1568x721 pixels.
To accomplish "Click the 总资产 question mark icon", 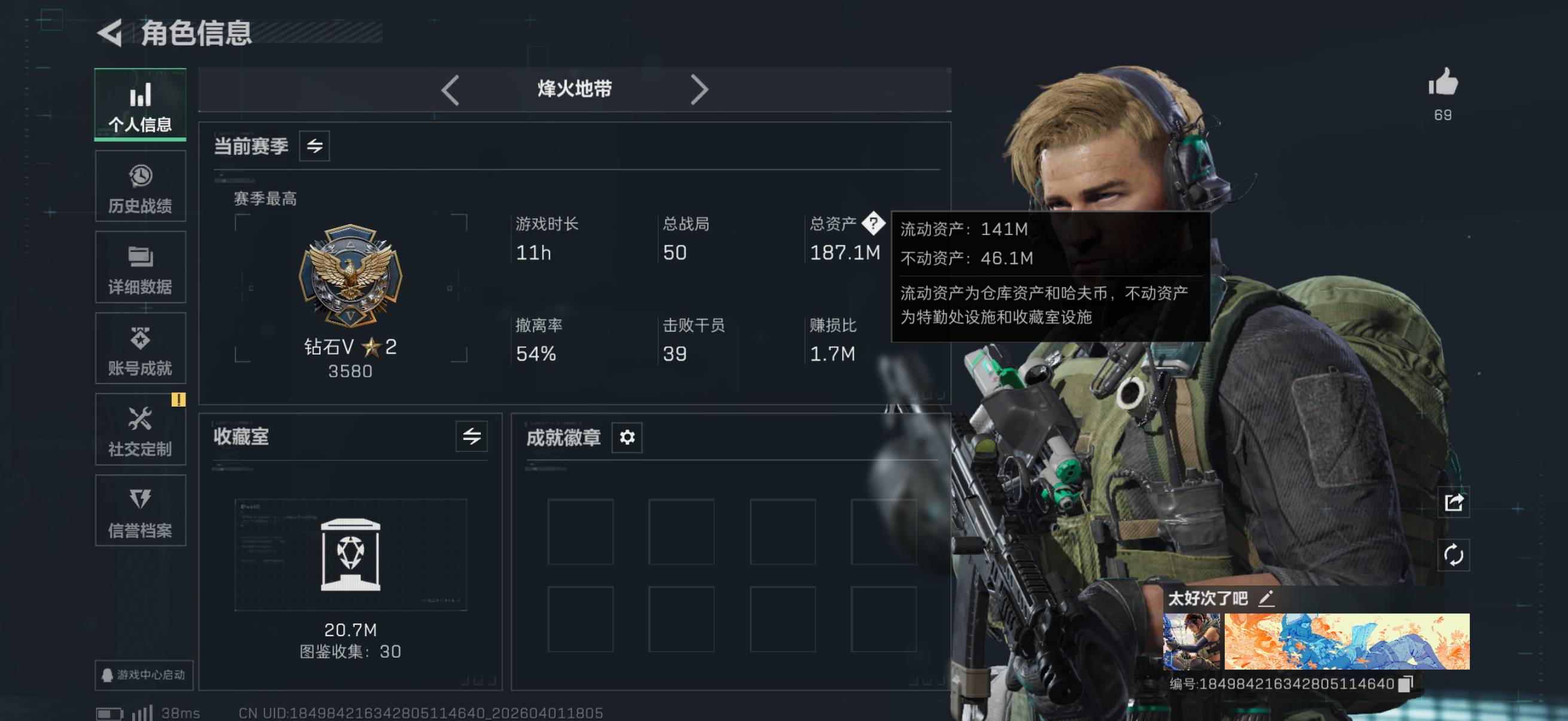I will [873, 224].
